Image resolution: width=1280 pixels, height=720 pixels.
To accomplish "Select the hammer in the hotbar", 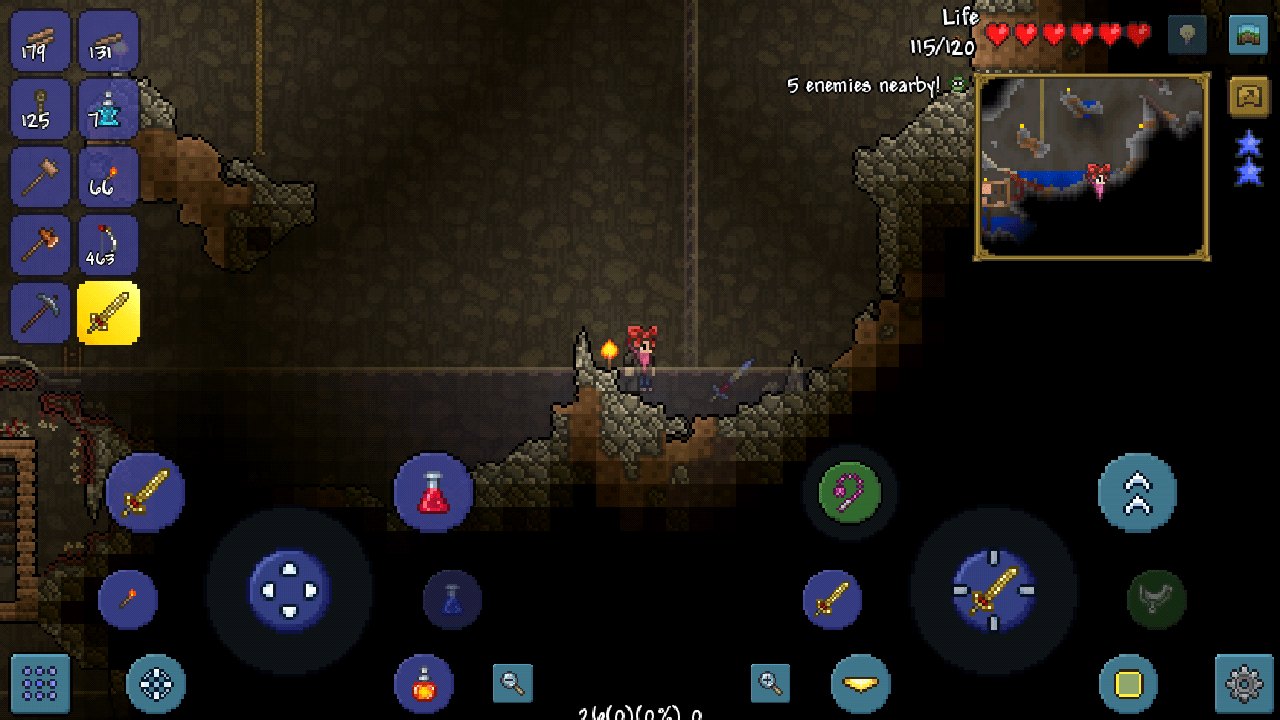I will pos(40,177).
